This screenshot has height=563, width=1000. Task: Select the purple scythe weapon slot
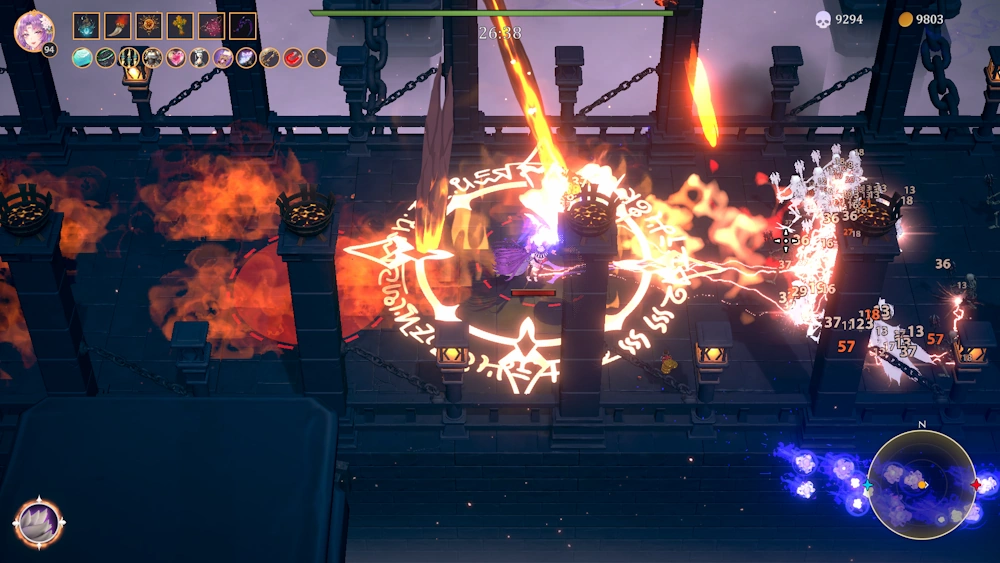242,26
